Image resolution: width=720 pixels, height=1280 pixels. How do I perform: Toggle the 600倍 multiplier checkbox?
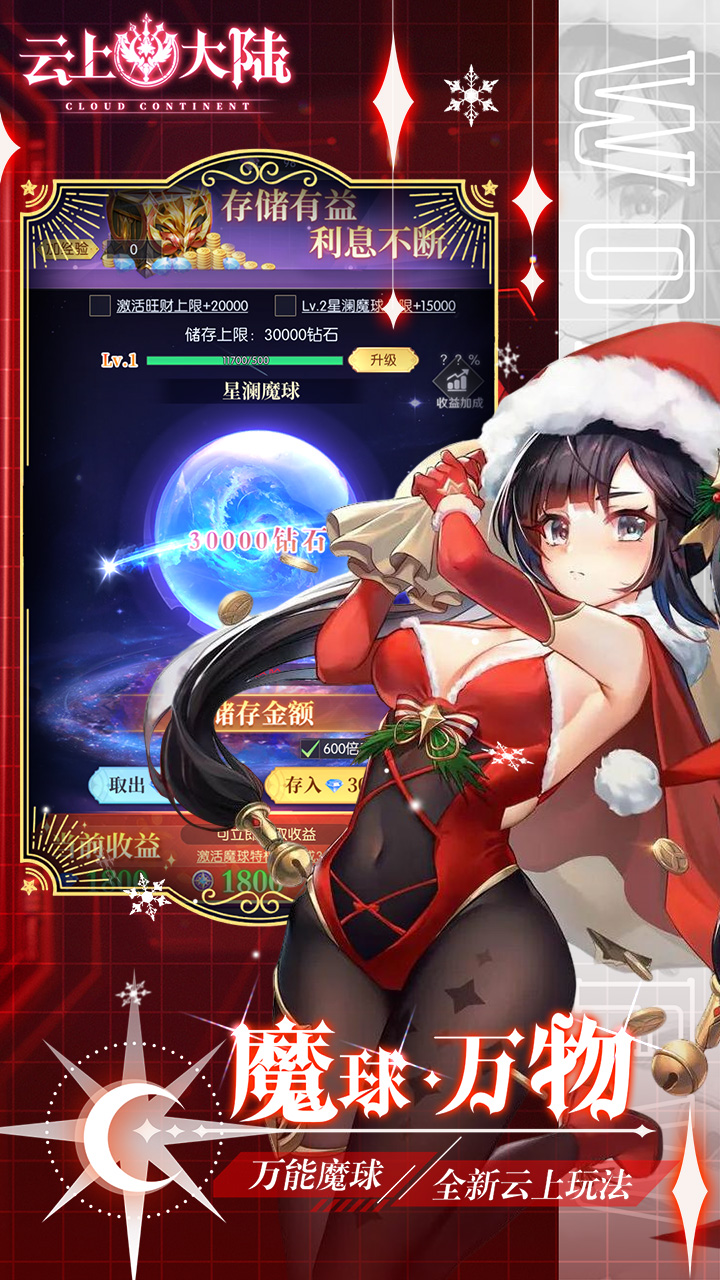309,749
